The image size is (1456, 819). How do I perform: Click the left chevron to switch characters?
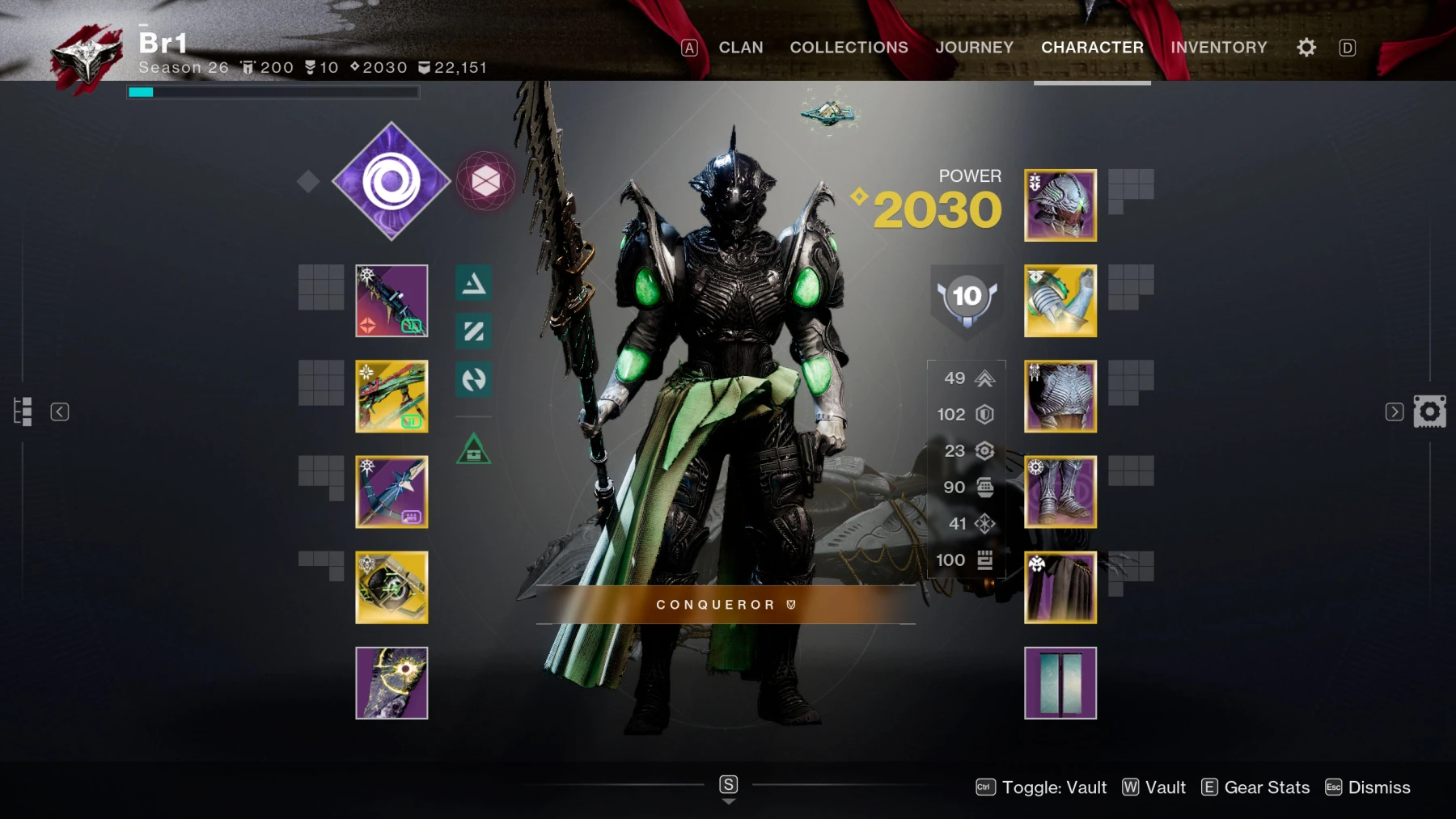pyautogui.click(x=59, y=412)
